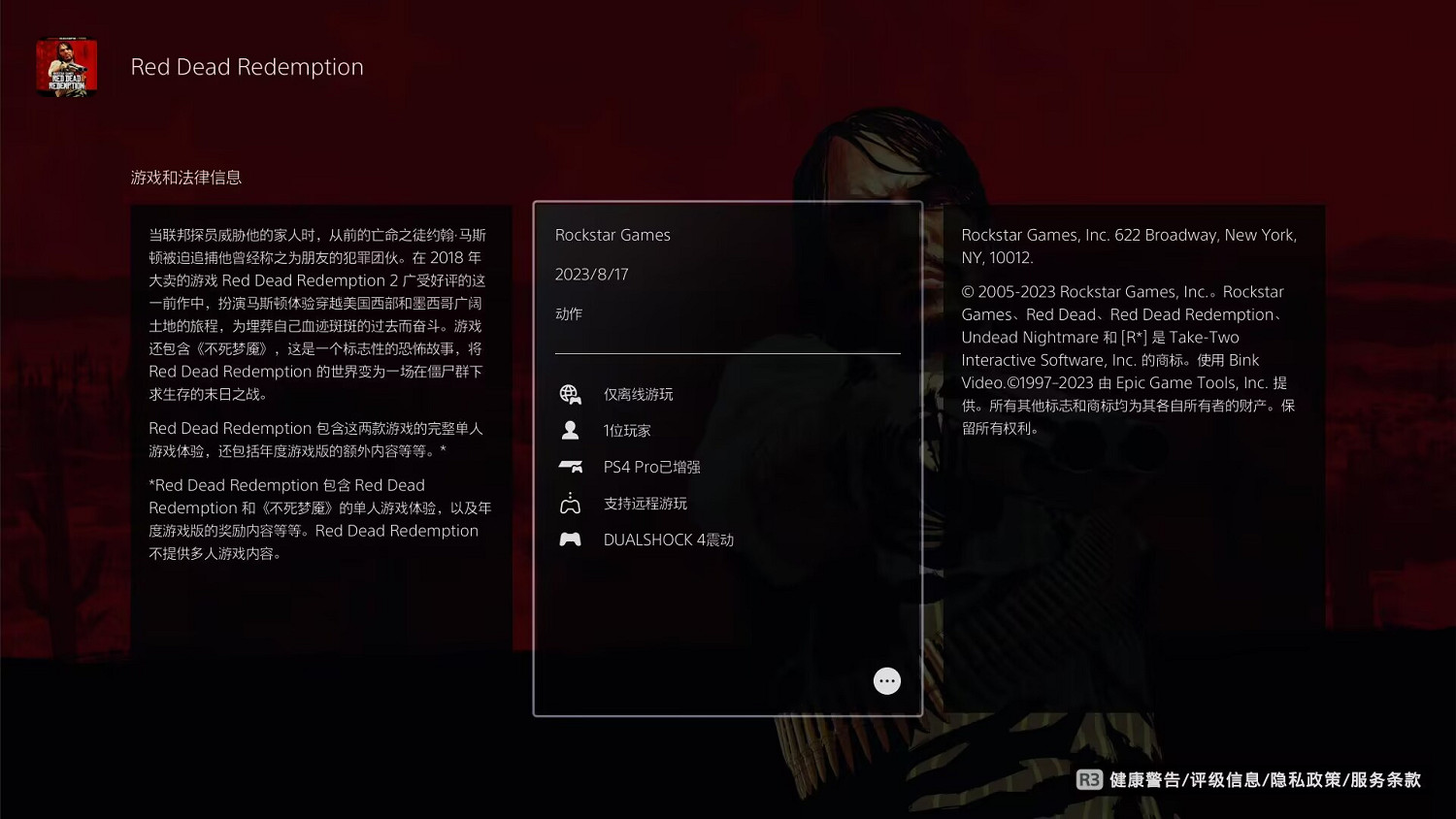
Task: Click the 2023/8/17 release date
Action: (592, 274)
